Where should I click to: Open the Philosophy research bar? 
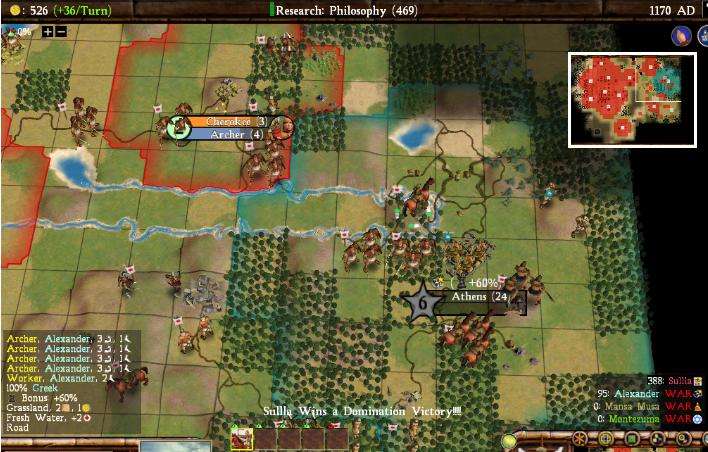point(355,9)
